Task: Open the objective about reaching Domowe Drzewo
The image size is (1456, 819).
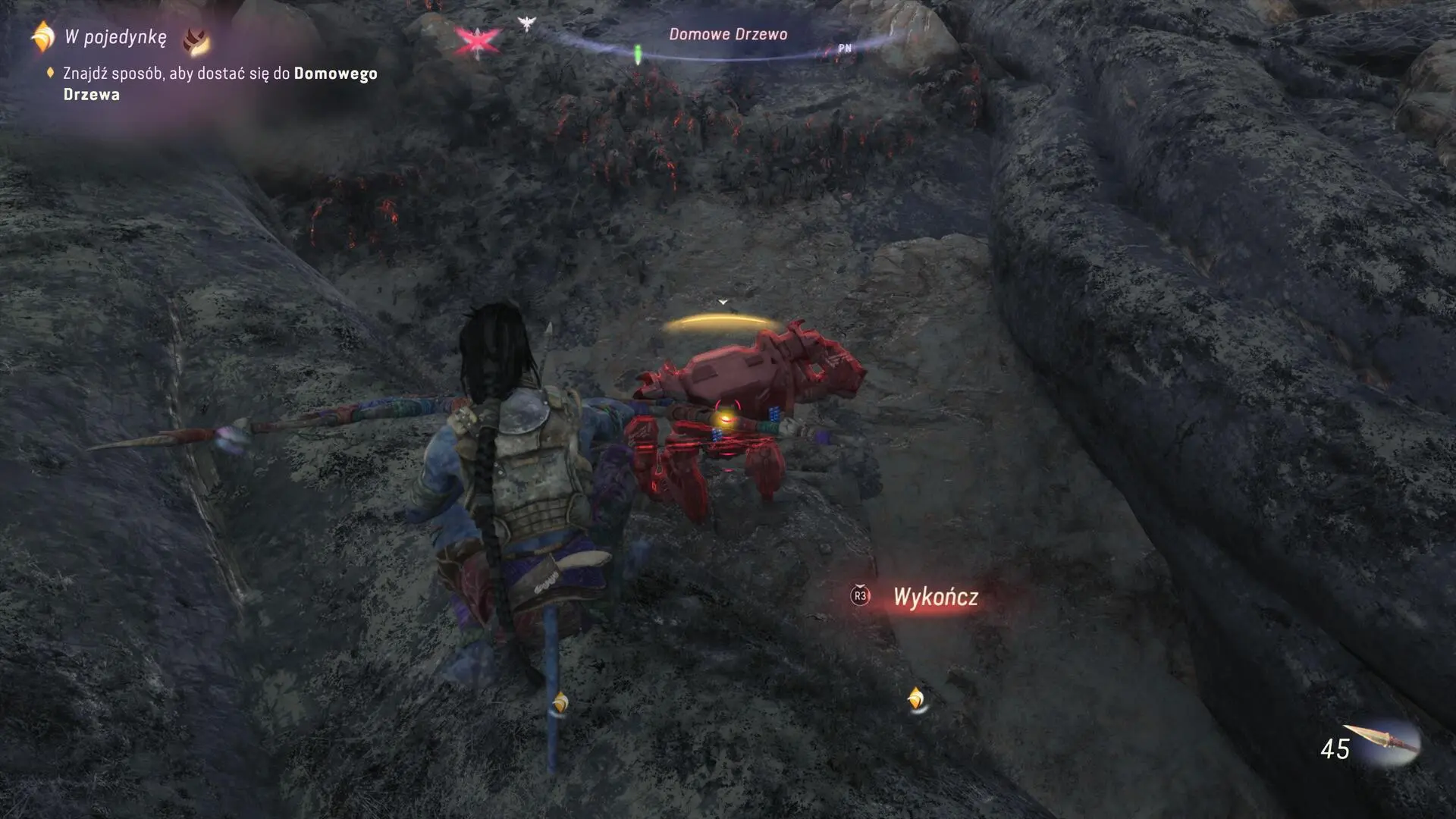Action: (219, 83)
